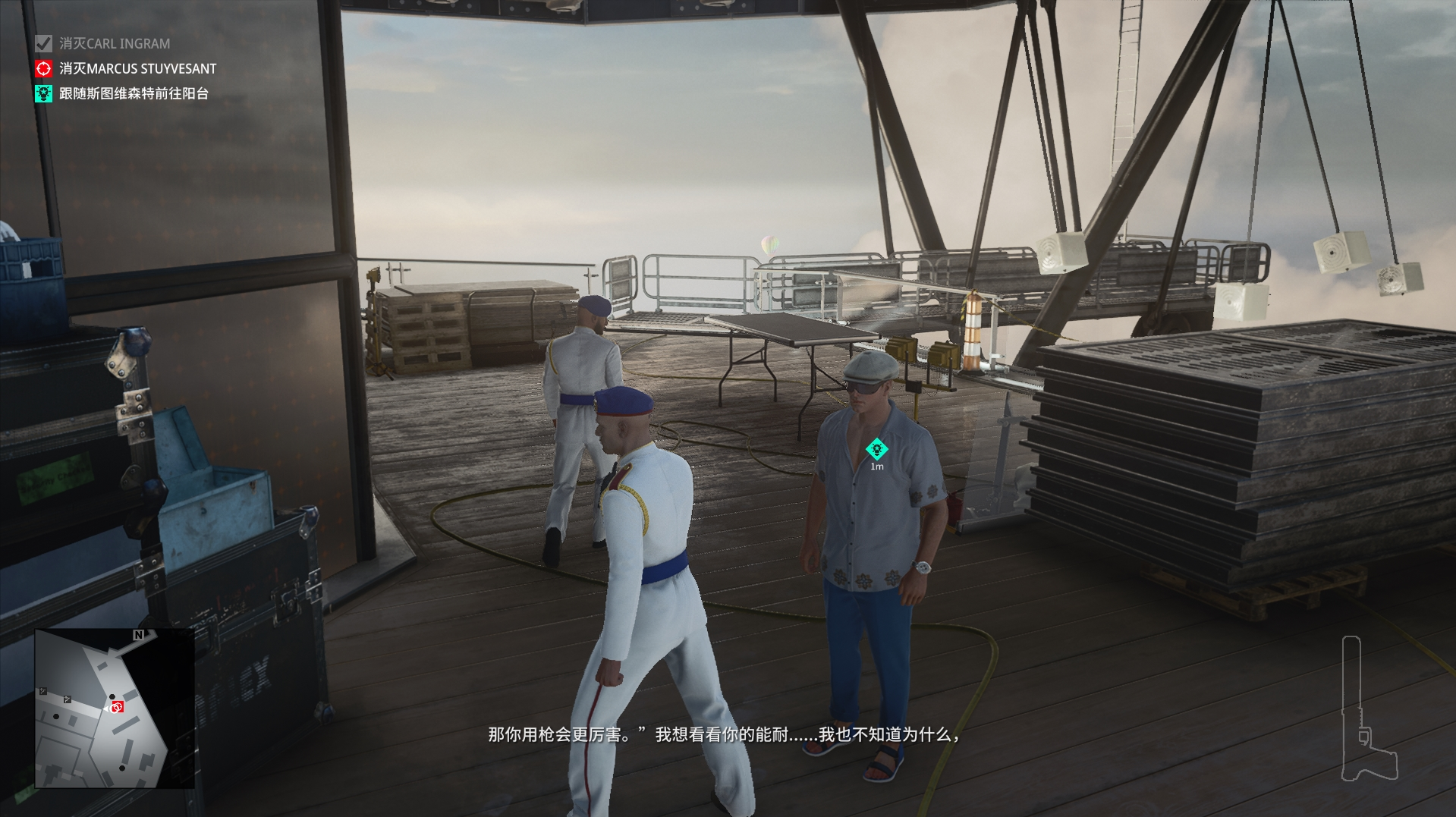Click the red target marker on minimap
Image resolution: width=1456 pixels, height=817 pixels.
coord(117,708)
